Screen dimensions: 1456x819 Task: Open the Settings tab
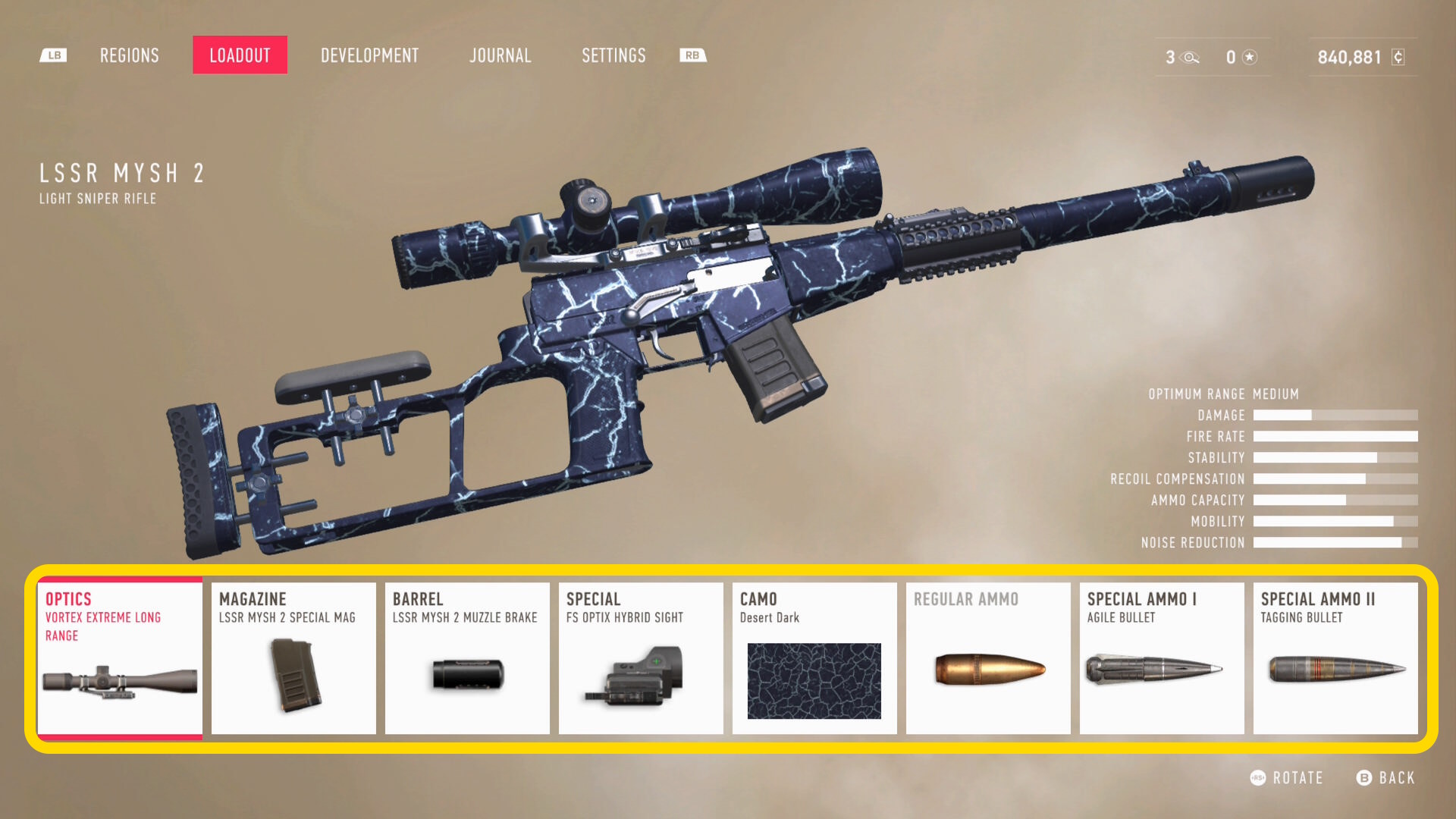(x=613, y=55)
